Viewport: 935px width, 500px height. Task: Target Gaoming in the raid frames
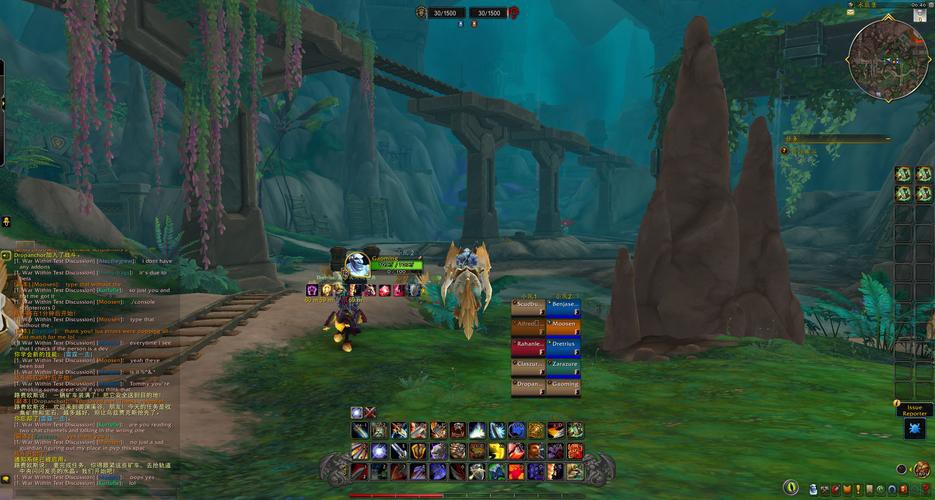[x=563, y=386]
